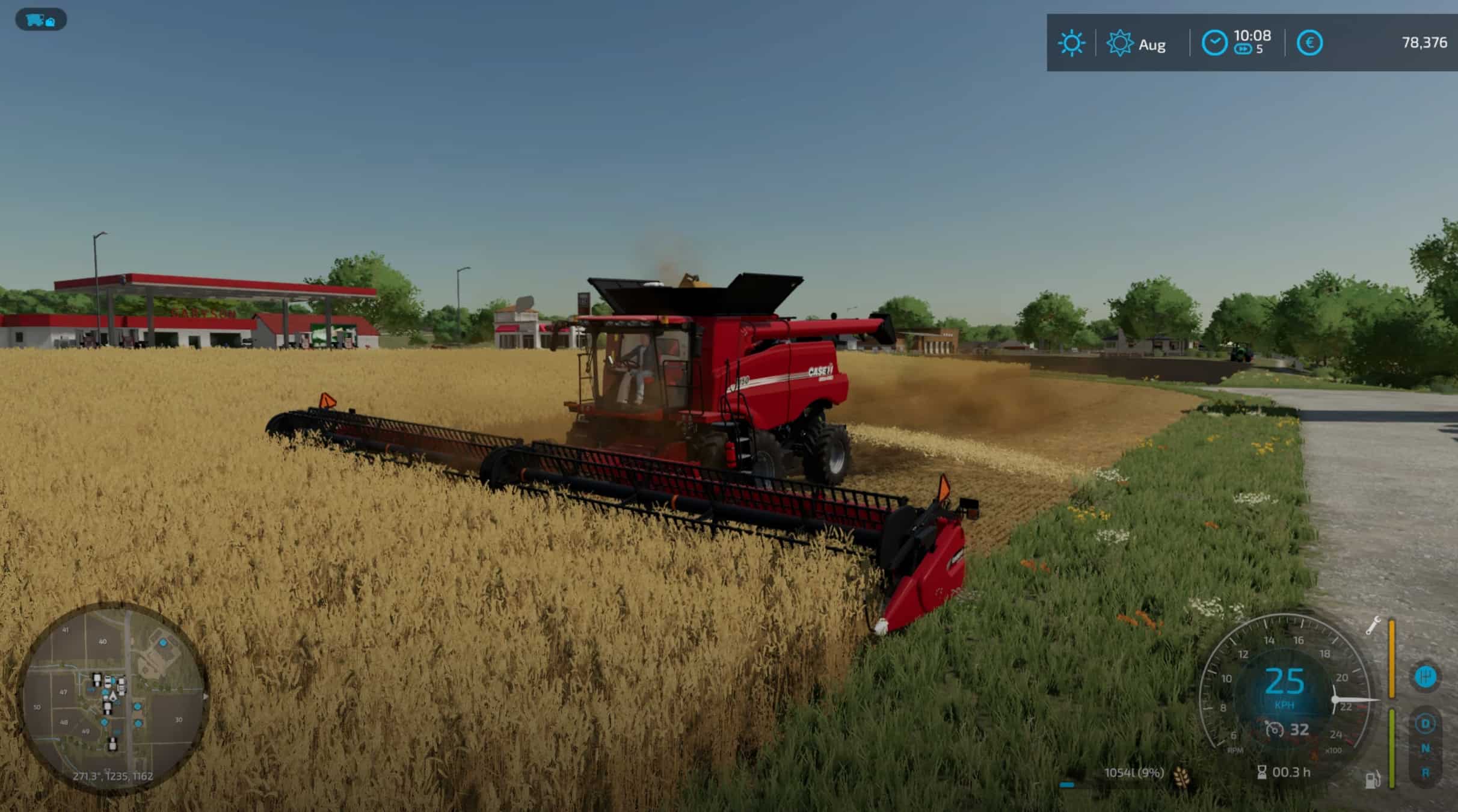1458x812 pixels.
Task: Open finances via the euro icon
Action: [x=1309, y=43]
